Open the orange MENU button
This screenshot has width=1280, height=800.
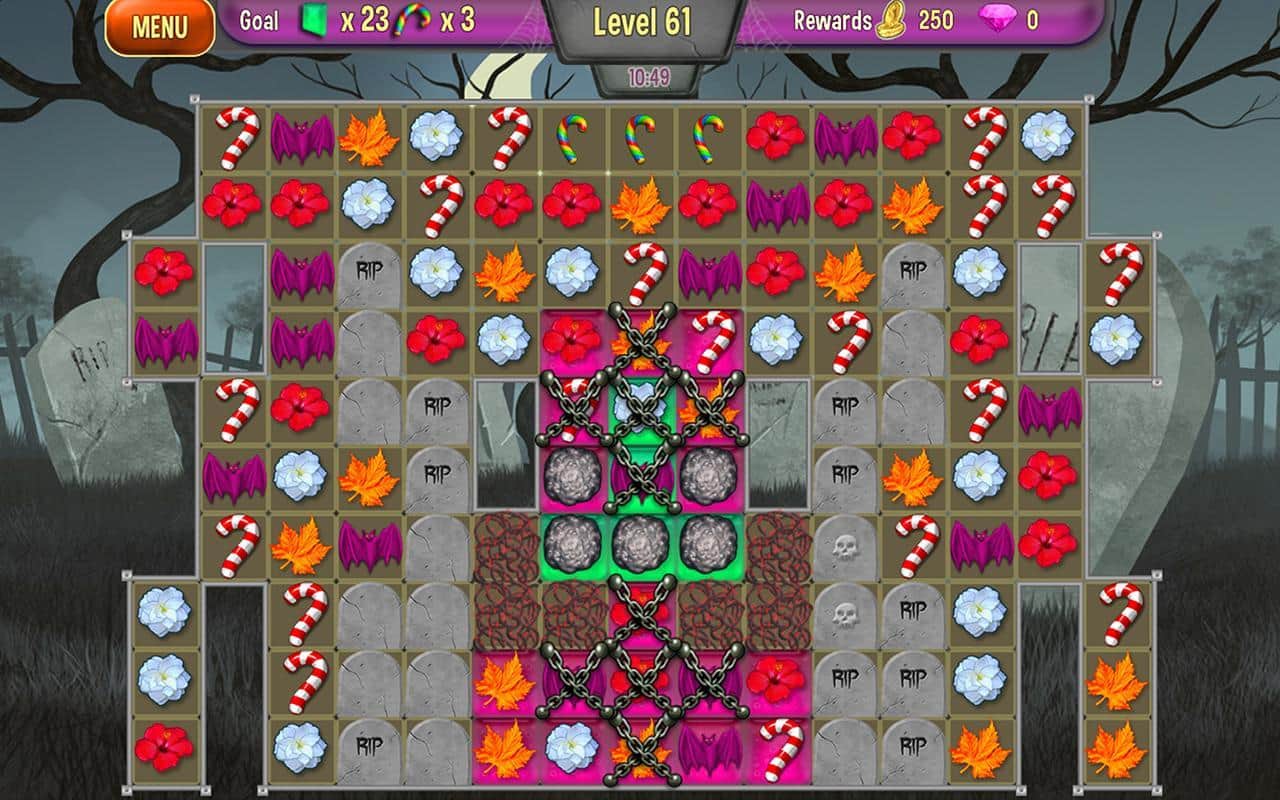[x=160, y=26]
